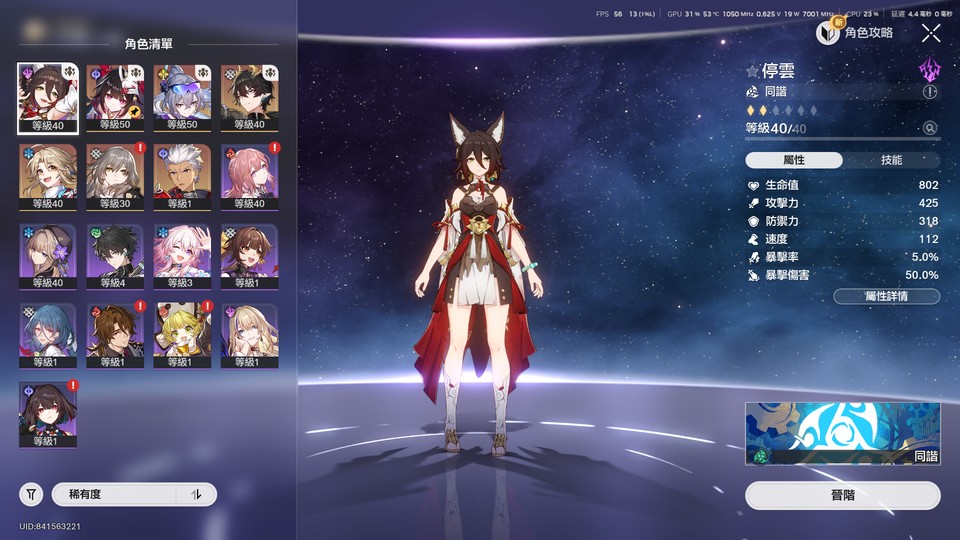Image resolution: width=960 pixels, height=540 pixels.
Task: Close the character screen with the X
Action: (931, 33)
